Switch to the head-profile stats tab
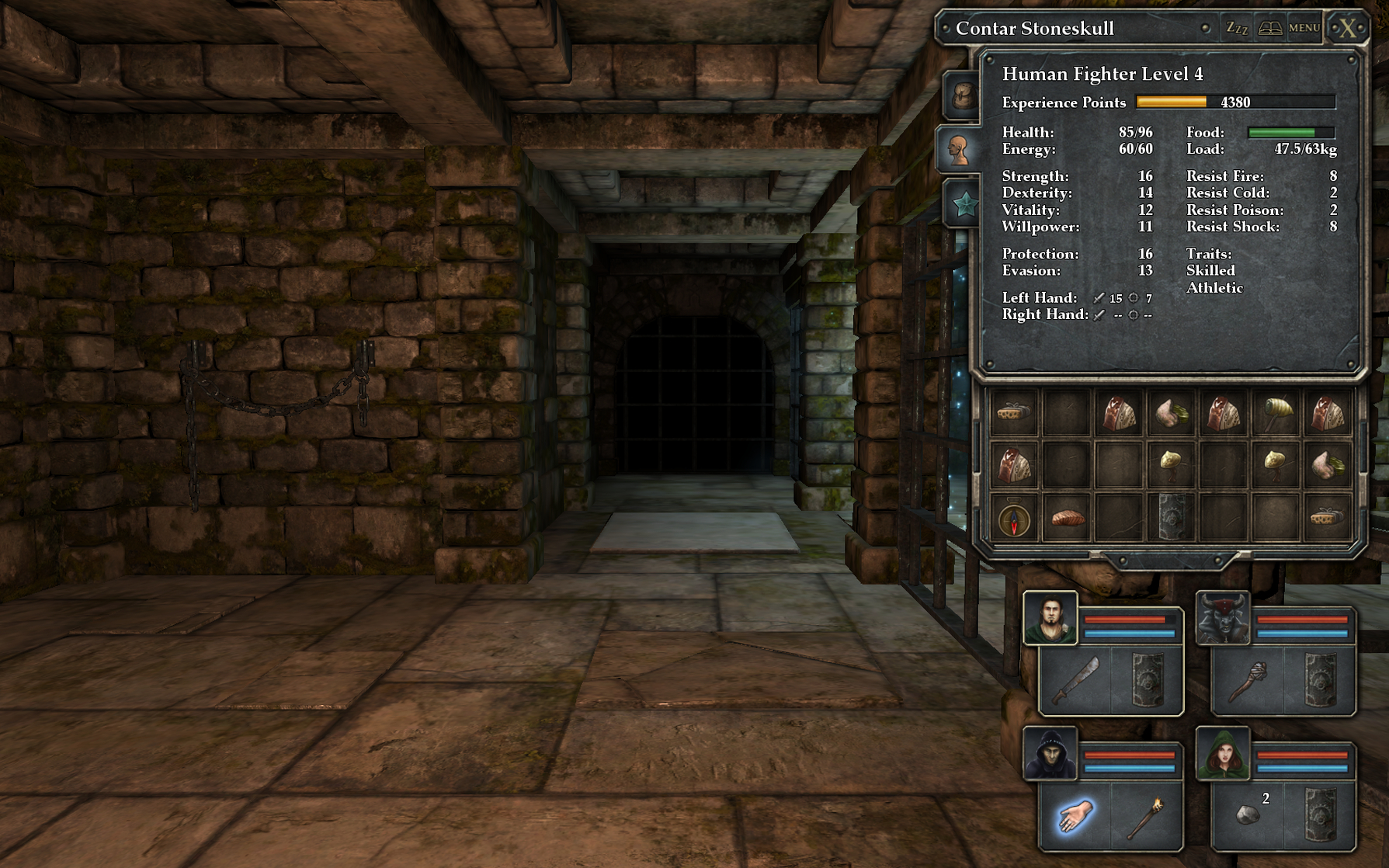This screenshot has width=1389, height=868. coord(961,149)
